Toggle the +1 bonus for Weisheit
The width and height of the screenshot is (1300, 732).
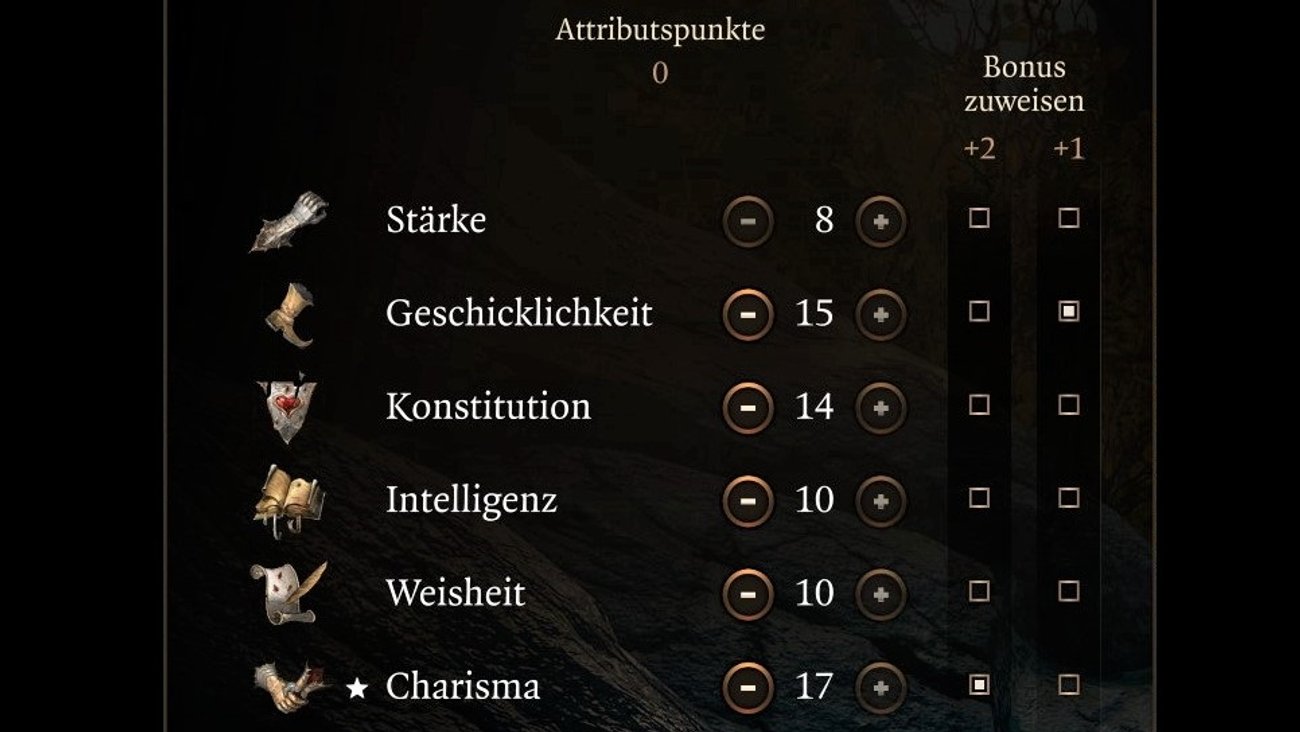(x=1068, y=592)
